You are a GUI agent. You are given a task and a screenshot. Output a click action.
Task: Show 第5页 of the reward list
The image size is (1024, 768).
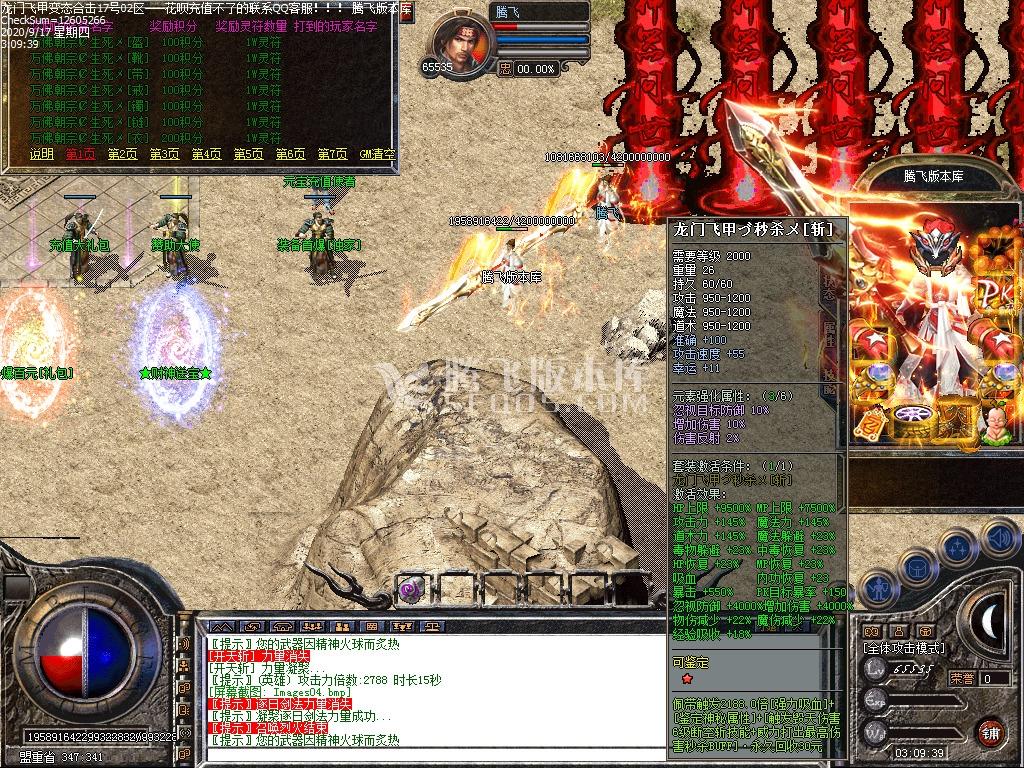click(249, 154)
